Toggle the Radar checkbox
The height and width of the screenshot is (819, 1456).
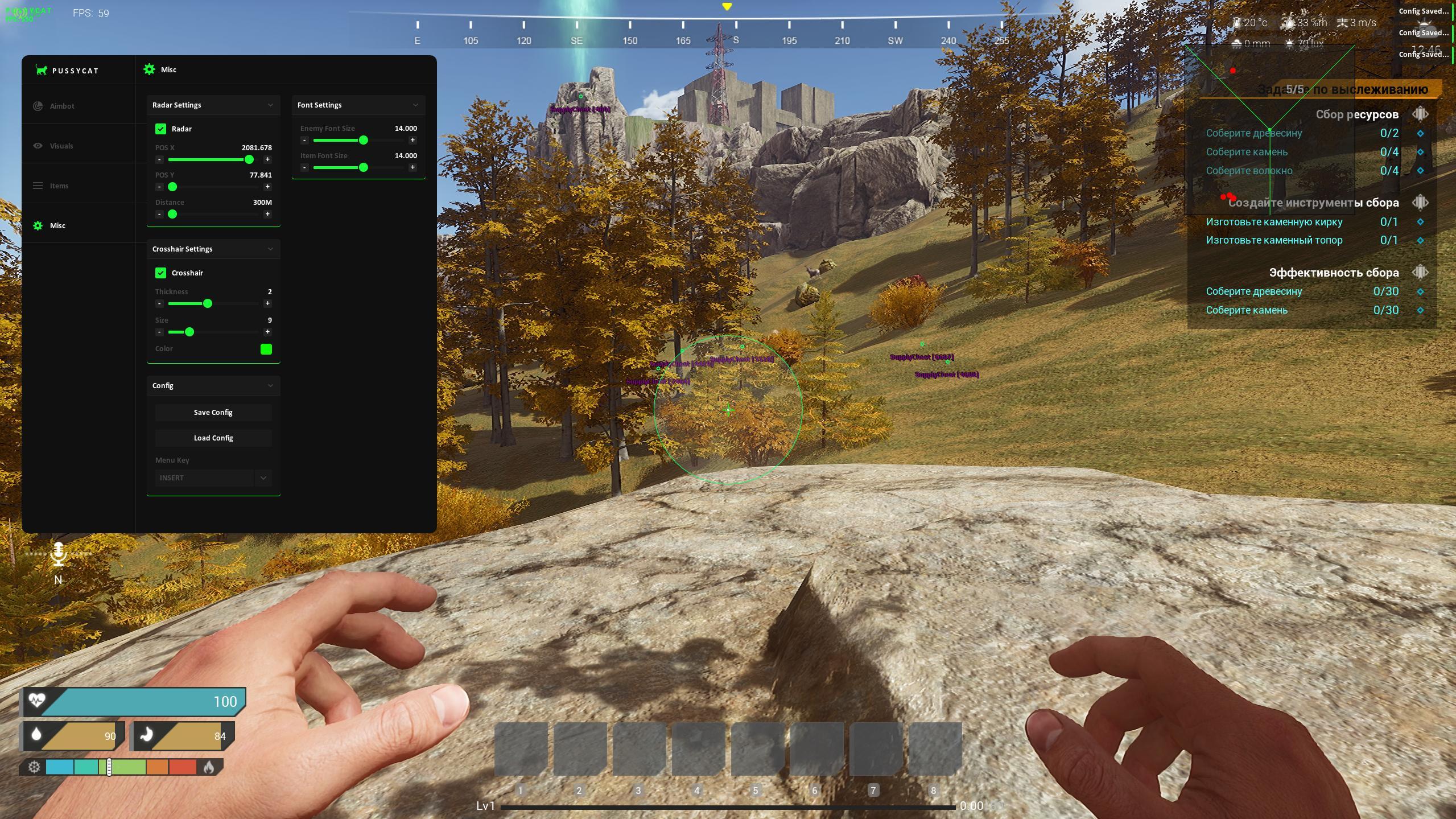click(161, 129)
